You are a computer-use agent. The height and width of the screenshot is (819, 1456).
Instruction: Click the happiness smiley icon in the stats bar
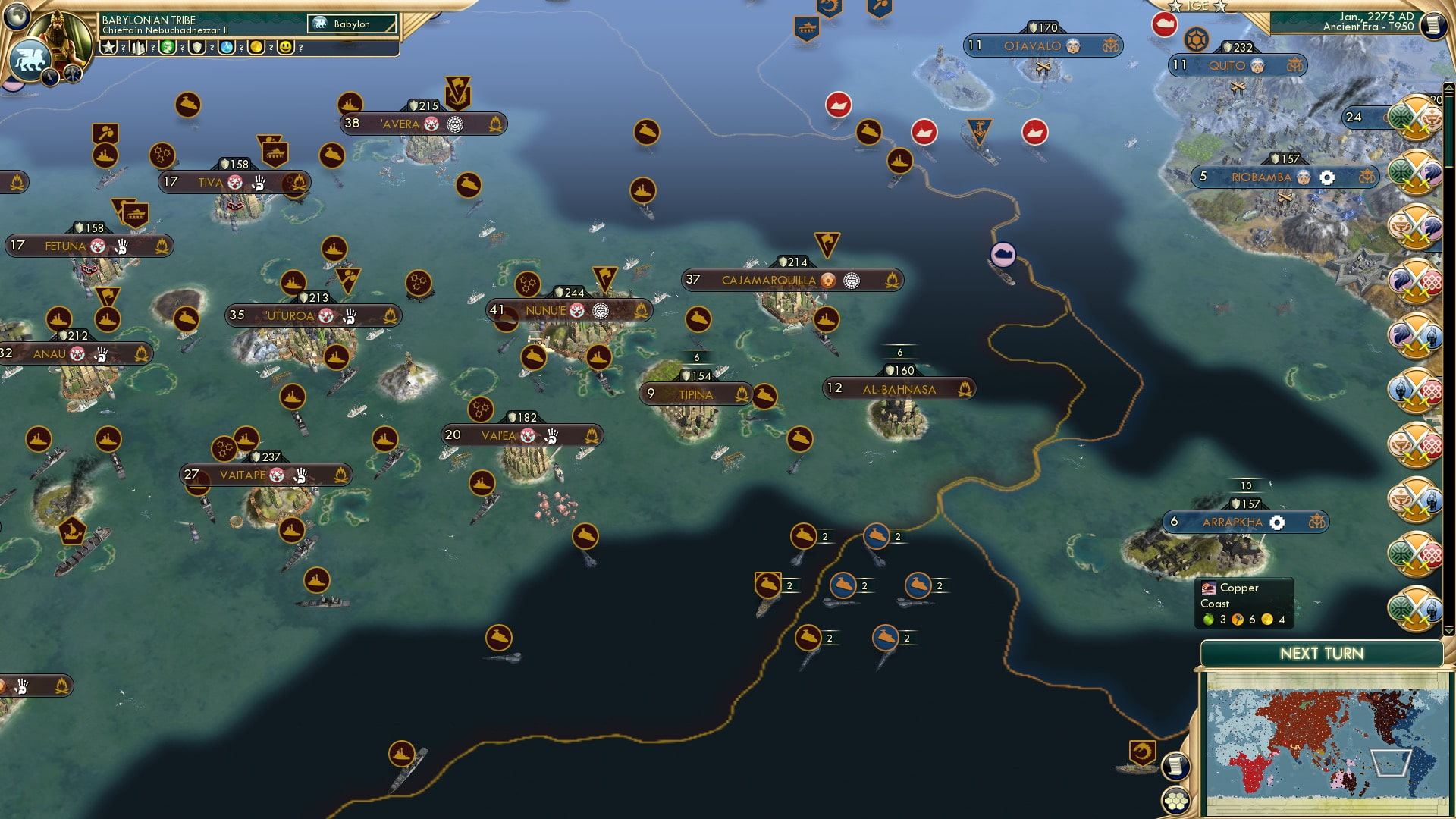tap(285, 47)
